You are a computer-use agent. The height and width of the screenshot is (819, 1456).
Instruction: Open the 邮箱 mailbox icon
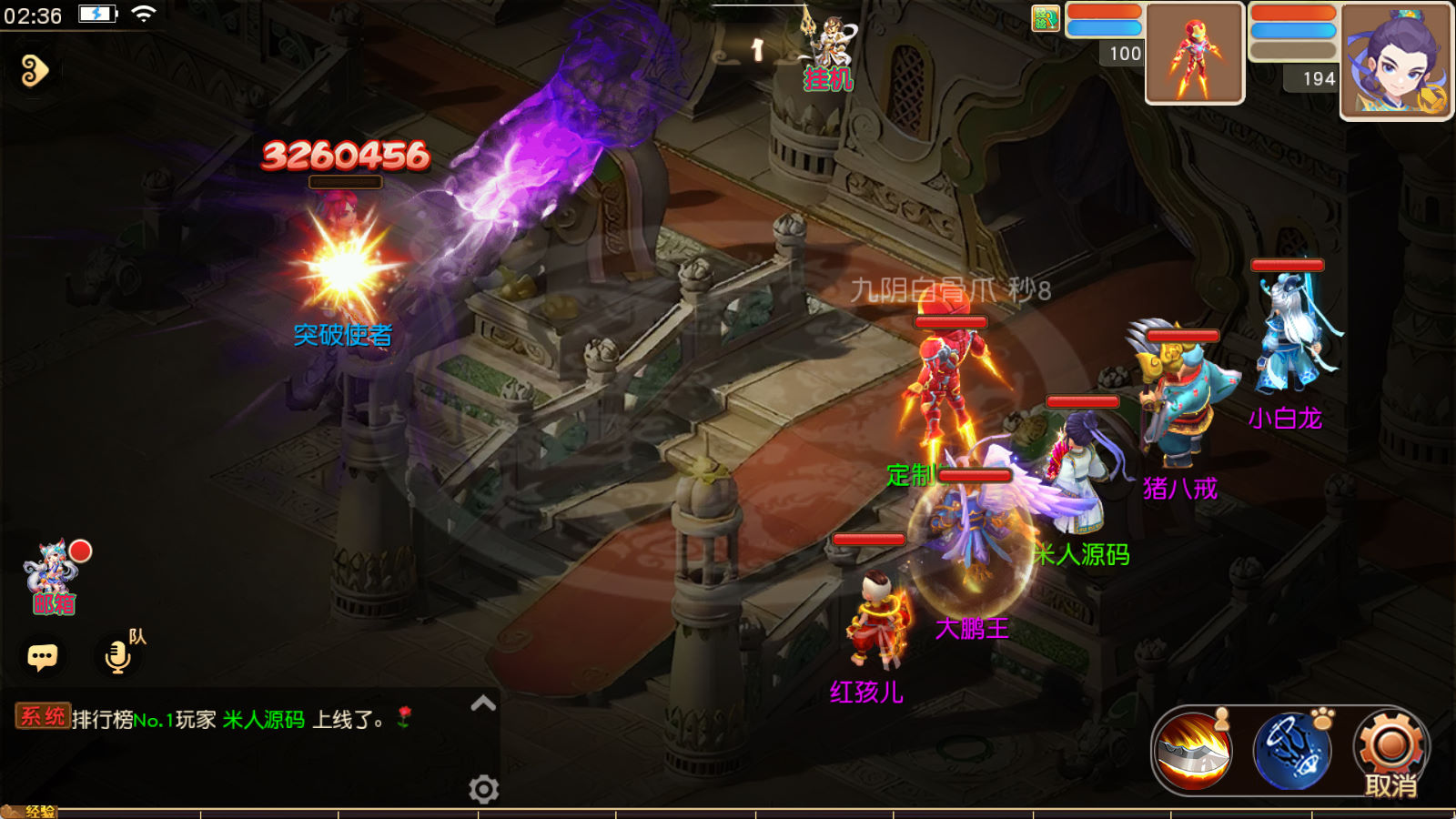click(54, 577)
